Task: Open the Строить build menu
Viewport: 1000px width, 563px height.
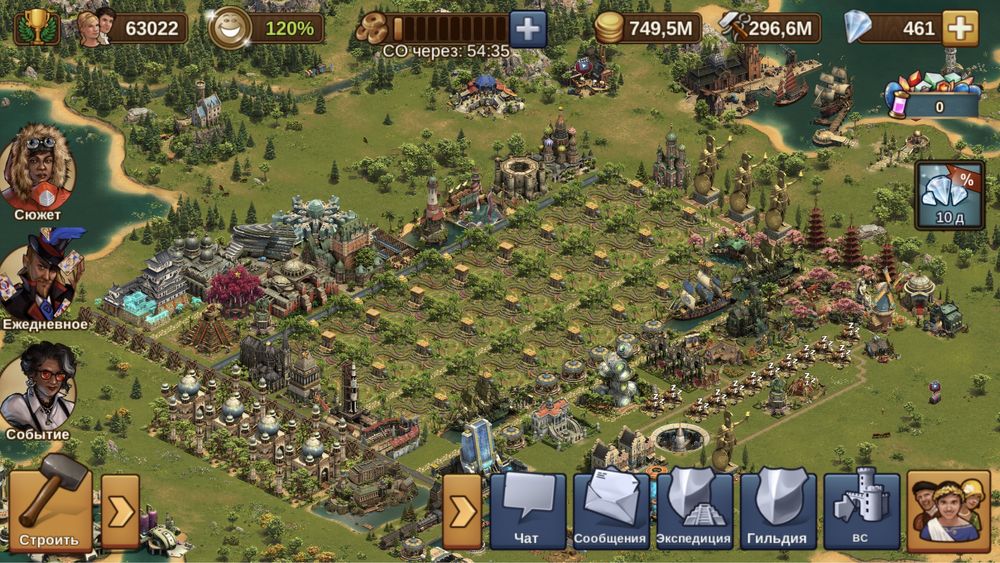Action: click(x=50, y=510)
